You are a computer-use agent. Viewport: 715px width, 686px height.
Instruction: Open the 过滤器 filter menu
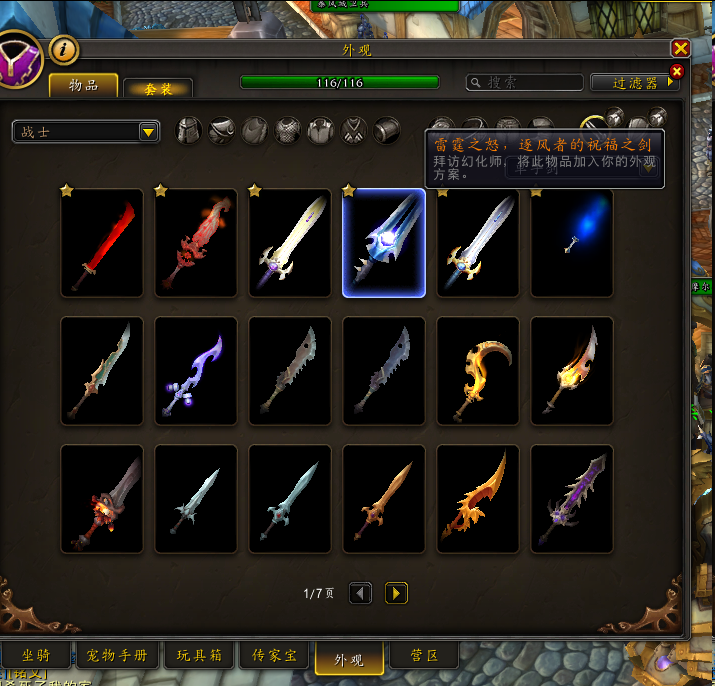click(x=636, y=83)
